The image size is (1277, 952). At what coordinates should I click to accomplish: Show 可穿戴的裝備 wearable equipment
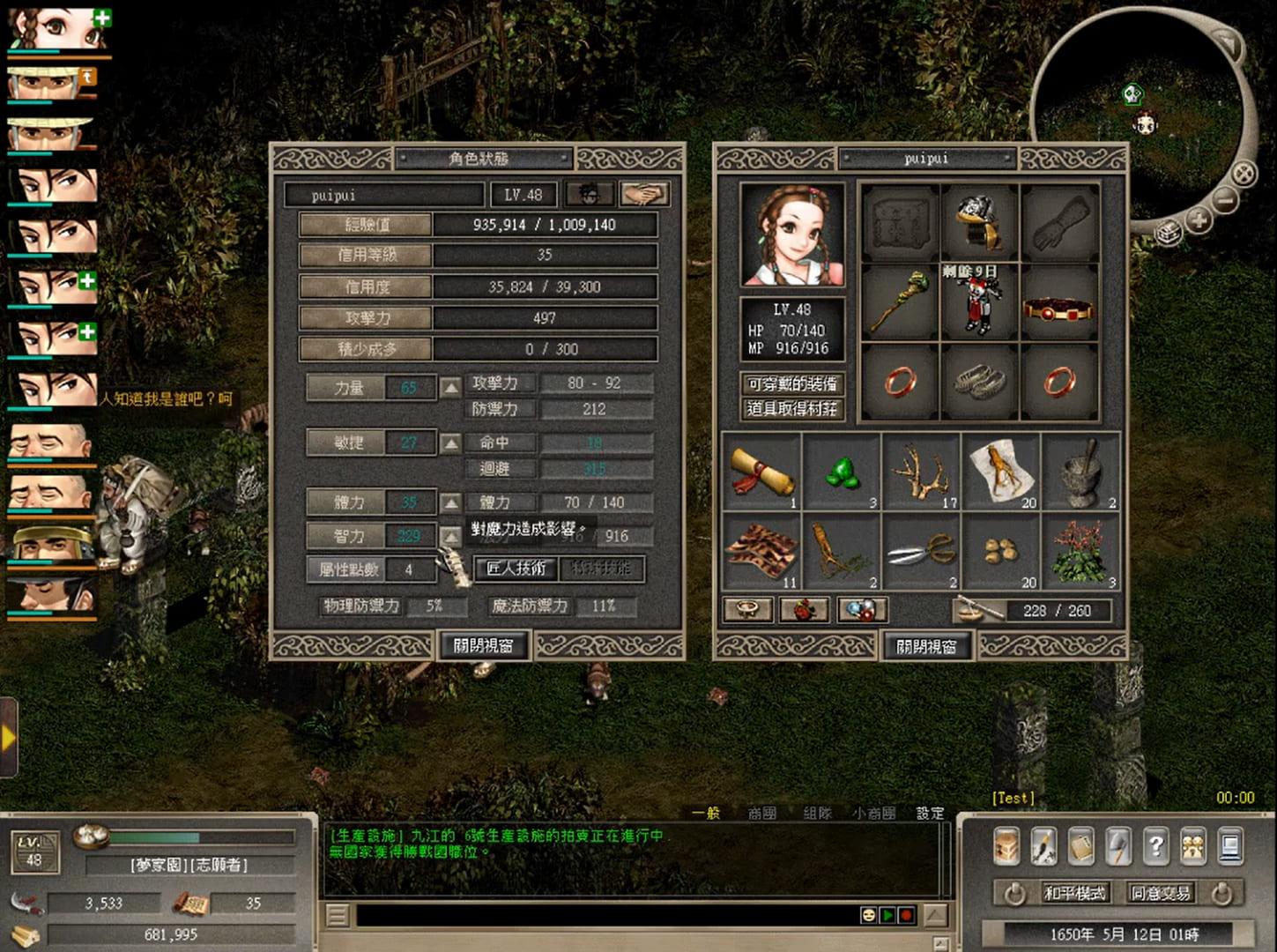pyautogui.click(x=791, y=384)
